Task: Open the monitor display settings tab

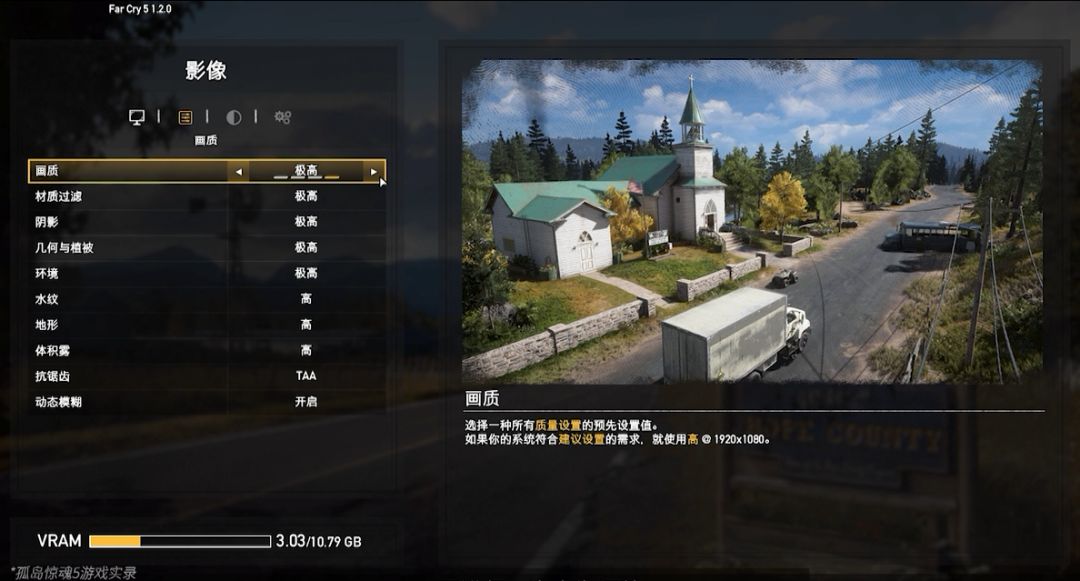Action: pyautogui.click(x=137, y=117)
